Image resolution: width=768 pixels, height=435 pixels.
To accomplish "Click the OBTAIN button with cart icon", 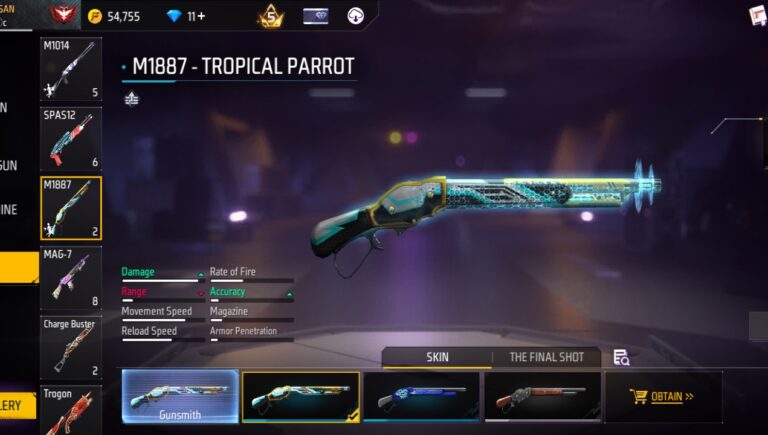I will click(x=663, y=396).
